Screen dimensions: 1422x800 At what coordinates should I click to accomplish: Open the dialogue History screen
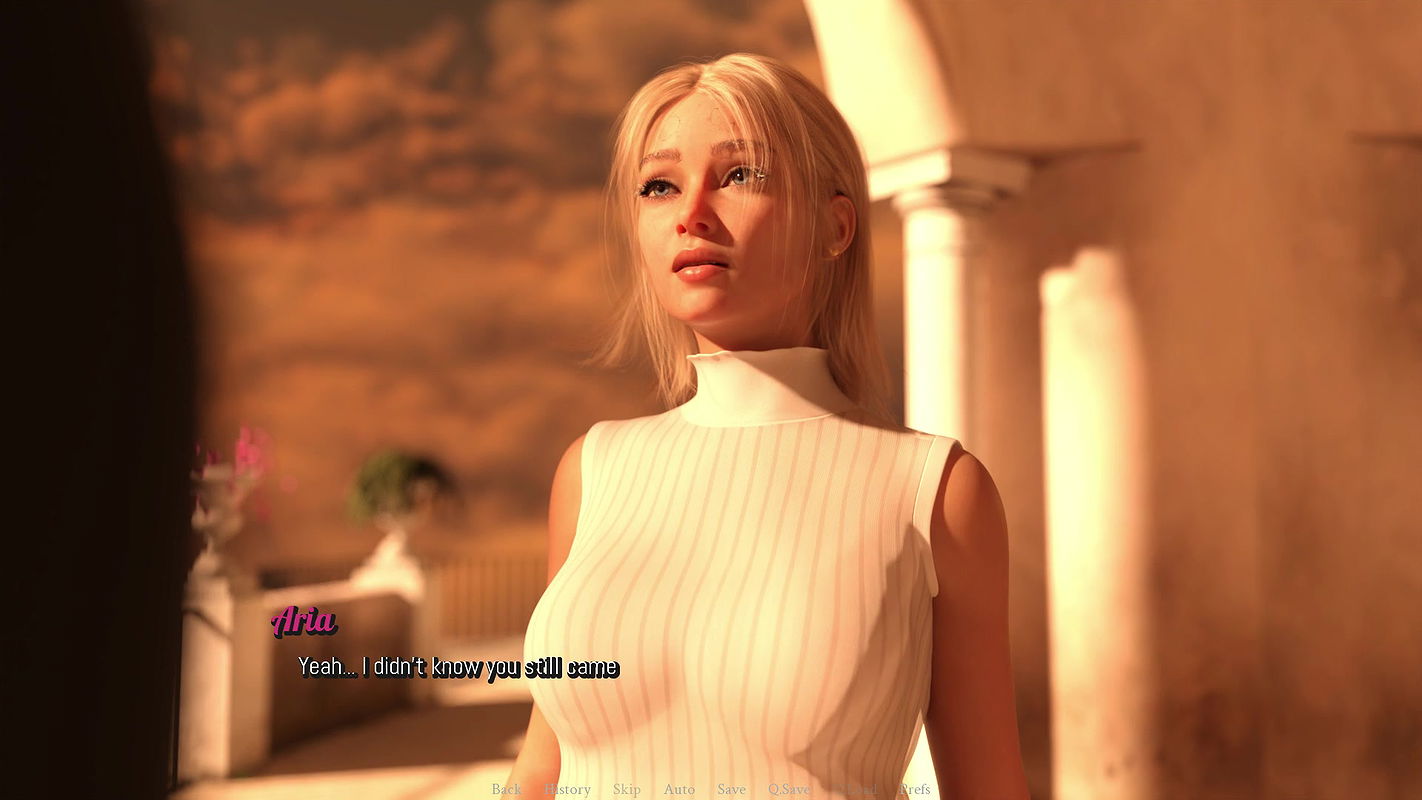coord(567,789)
